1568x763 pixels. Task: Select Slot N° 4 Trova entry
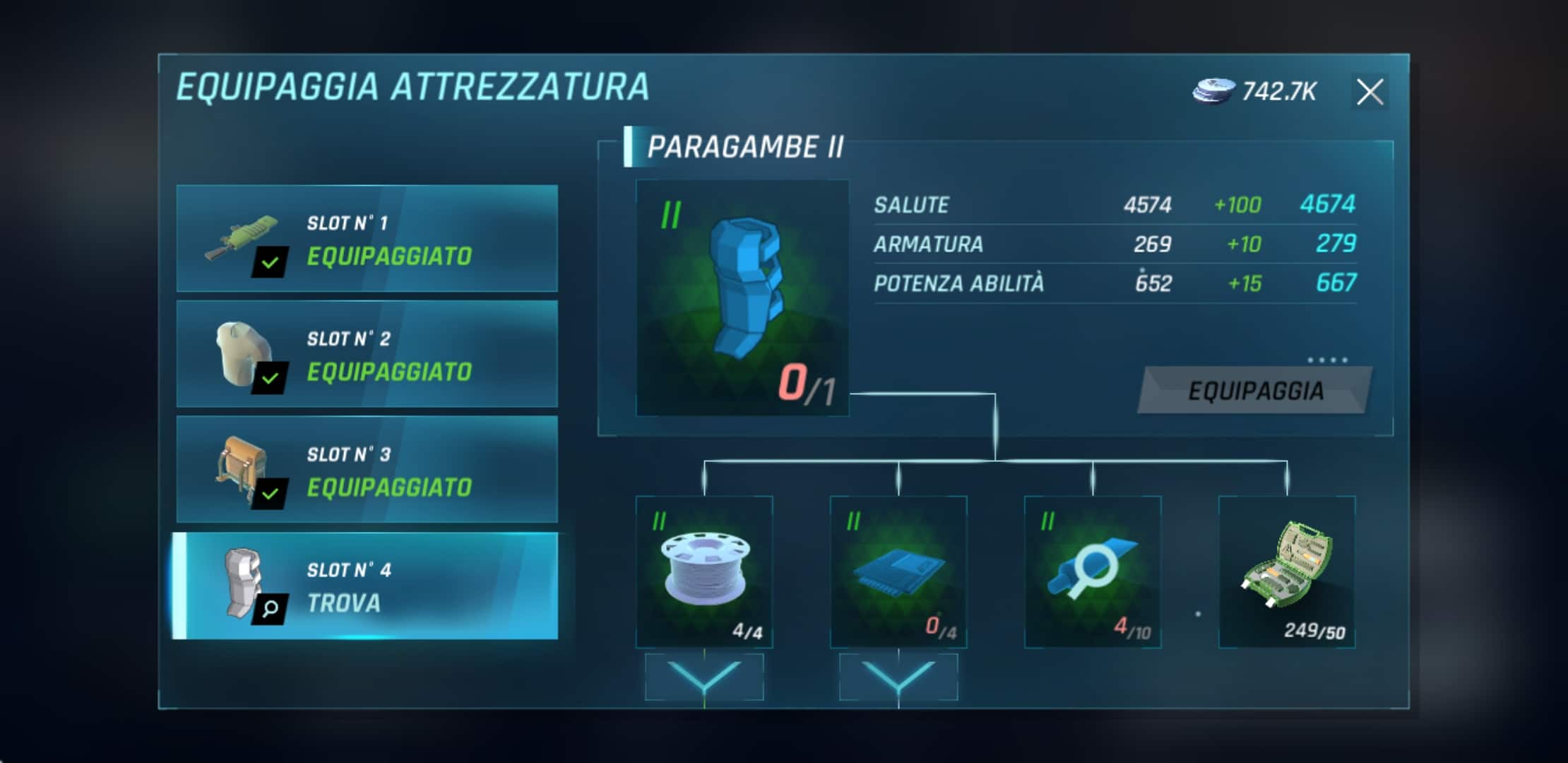[x=367, y=586]
